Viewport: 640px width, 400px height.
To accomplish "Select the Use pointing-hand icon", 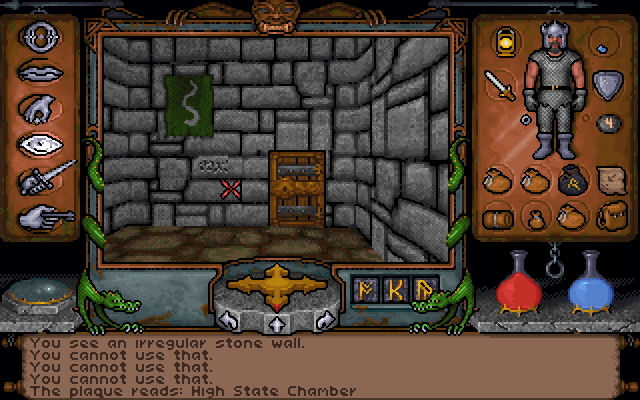I will tap(40, 213).
